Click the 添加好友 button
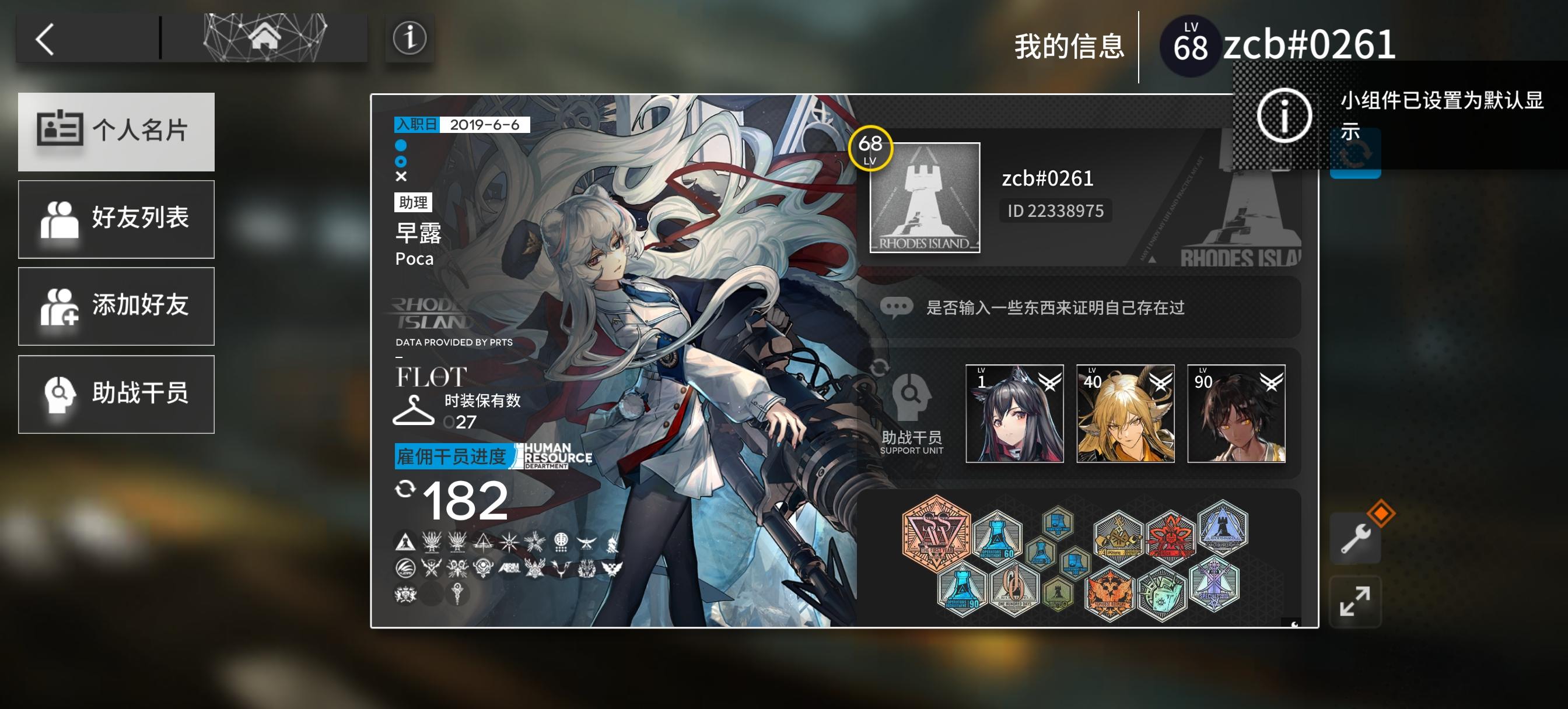 [117, 306]
